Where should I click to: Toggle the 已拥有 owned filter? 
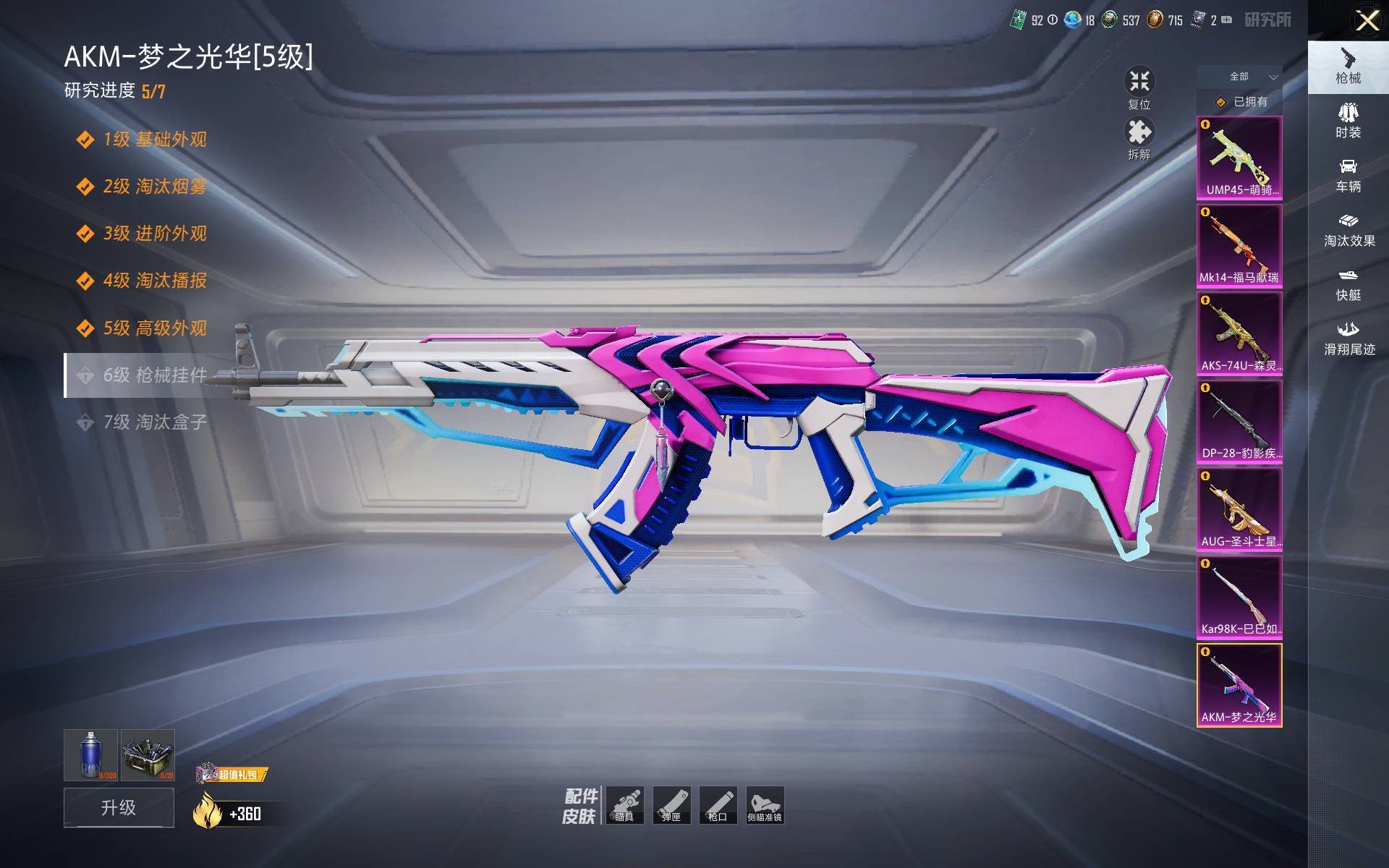[1239, 102]
